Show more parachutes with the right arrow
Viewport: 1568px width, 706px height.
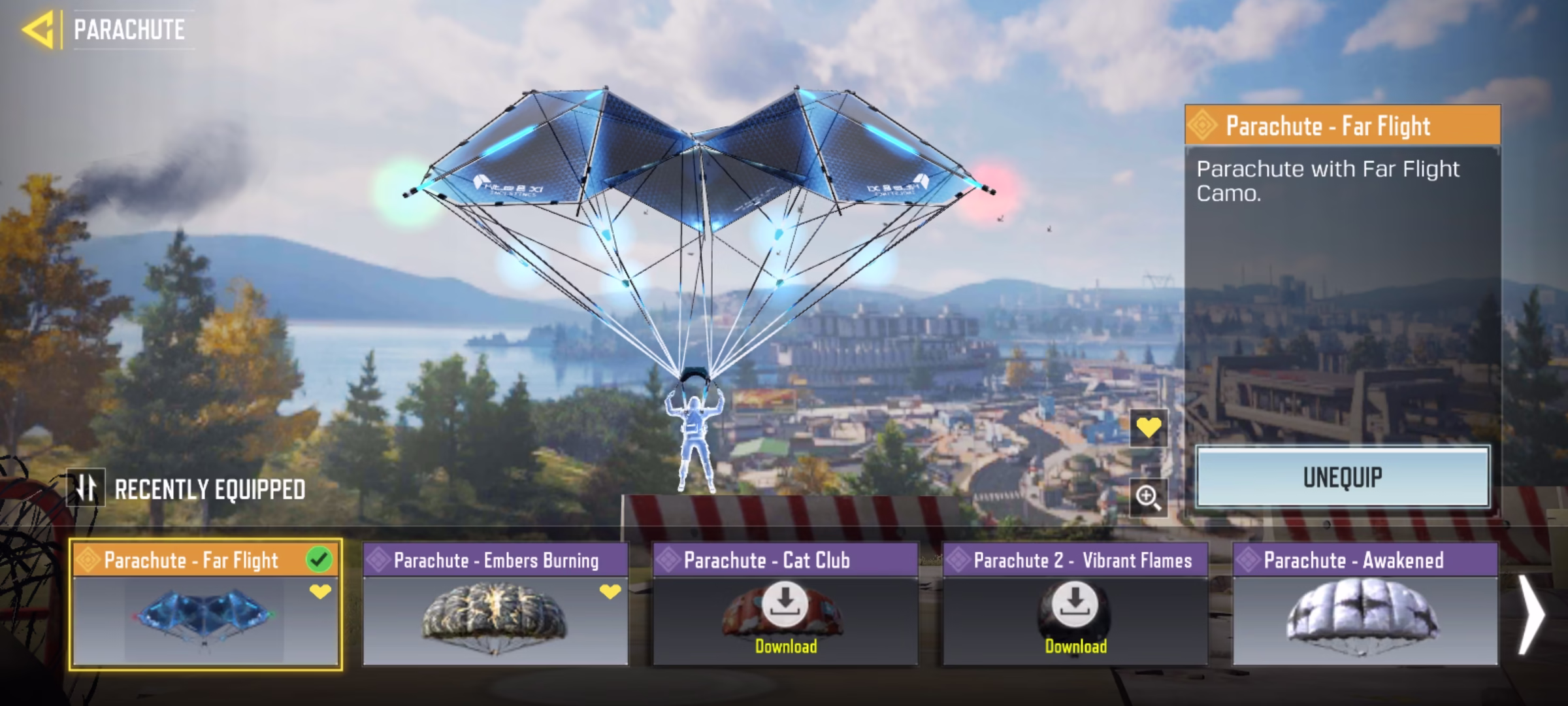[x=1531, y=614]
